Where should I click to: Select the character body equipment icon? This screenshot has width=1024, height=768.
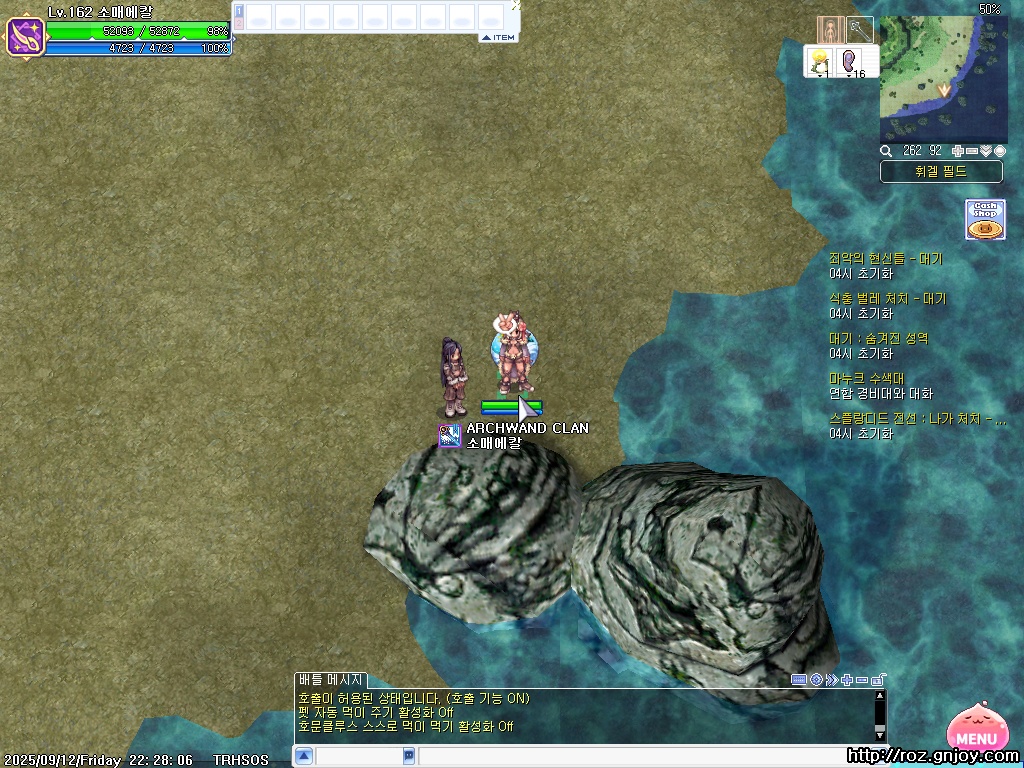(830, 30)
